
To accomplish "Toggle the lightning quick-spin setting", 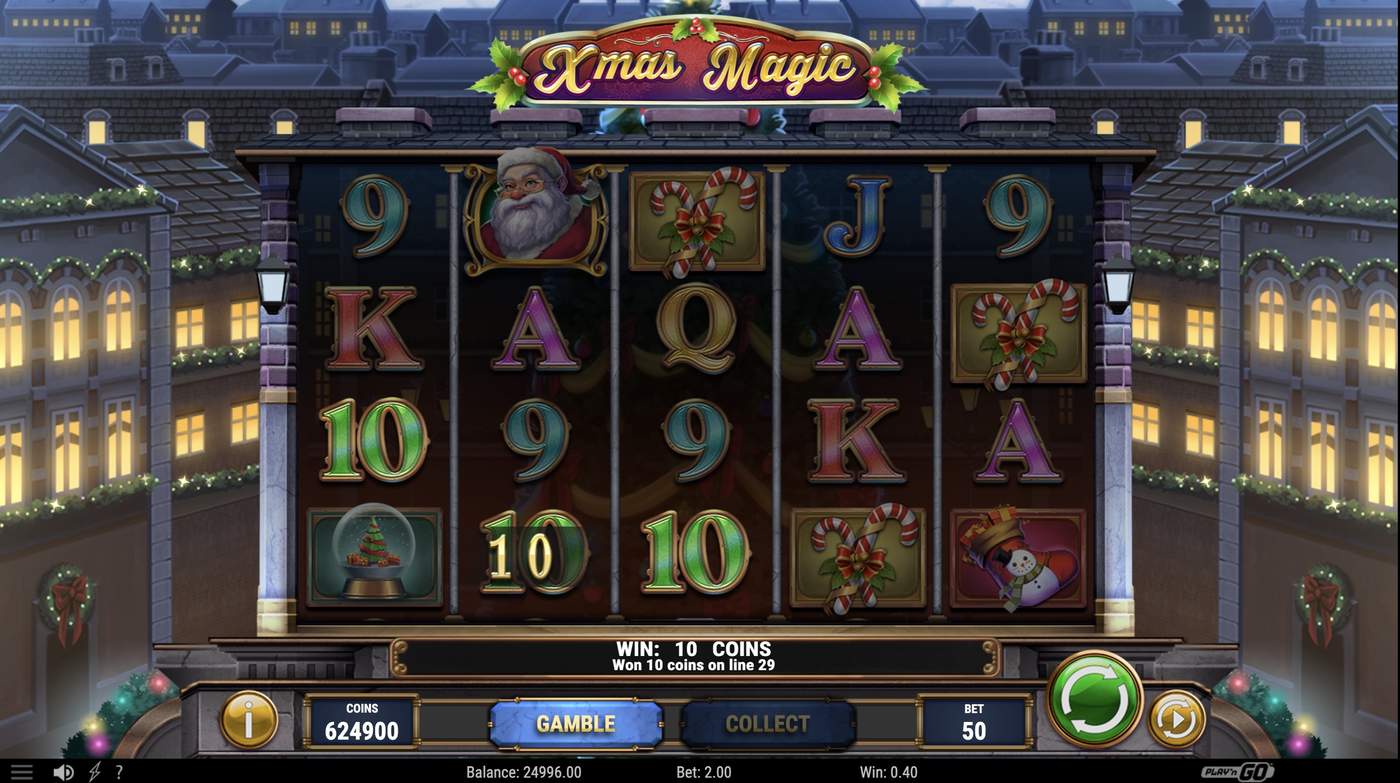I will pos(95,770).
